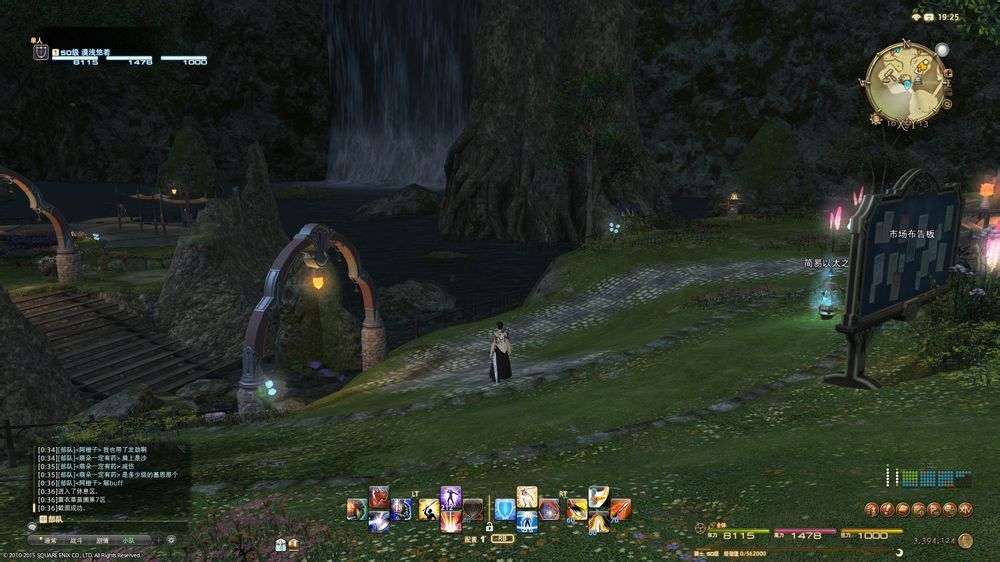Open chat log settings gear
Viewport: 1000px width, 562px height.
[x=171, y=539]
